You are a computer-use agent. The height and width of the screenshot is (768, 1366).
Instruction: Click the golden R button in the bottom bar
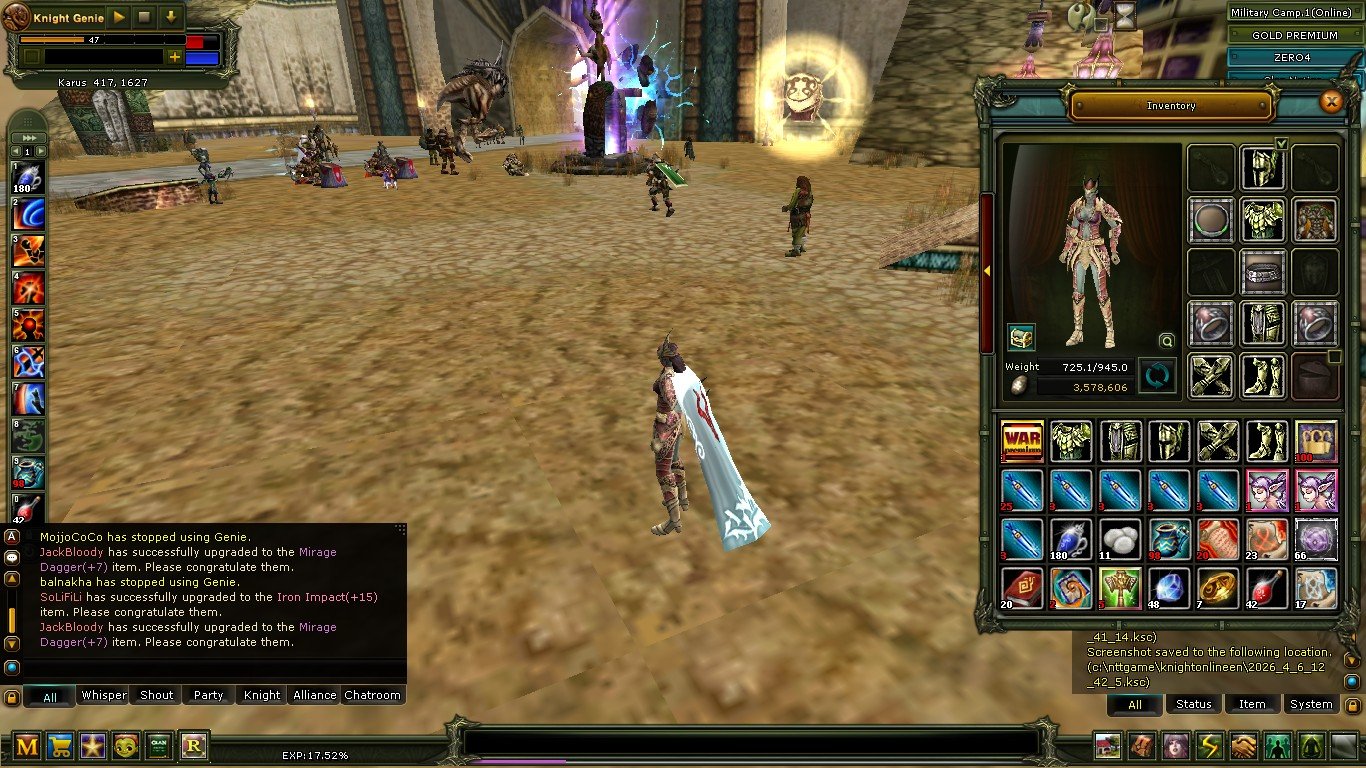click(192, 745)
